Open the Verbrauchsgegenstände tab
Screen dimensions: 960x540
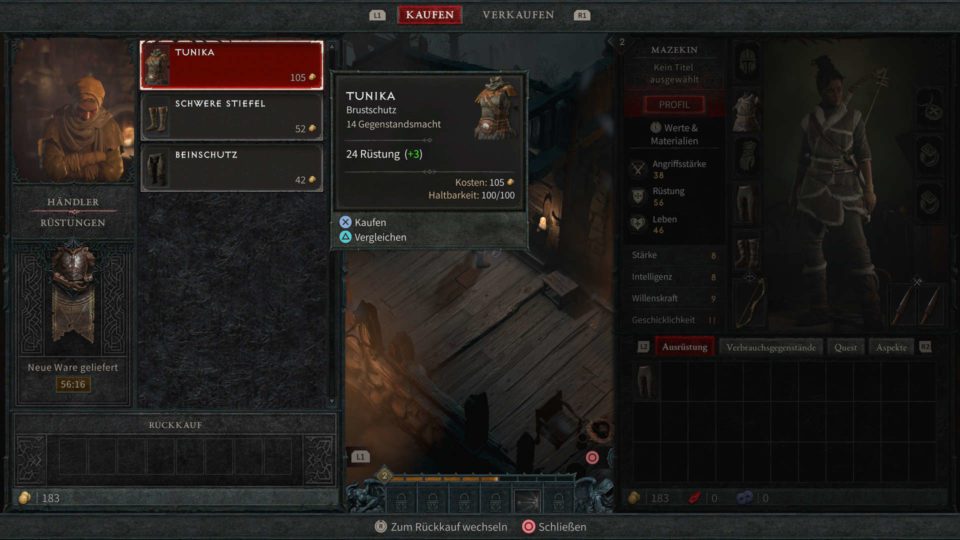[771, 347]
